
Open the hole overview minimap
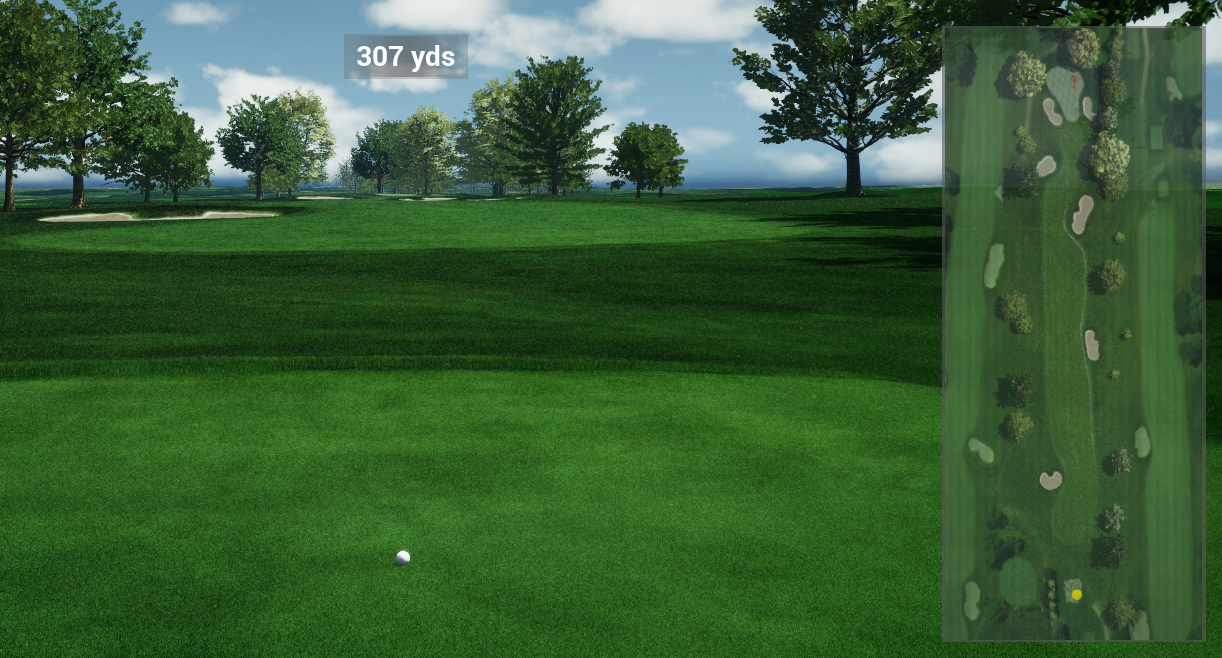[1072, 333]
